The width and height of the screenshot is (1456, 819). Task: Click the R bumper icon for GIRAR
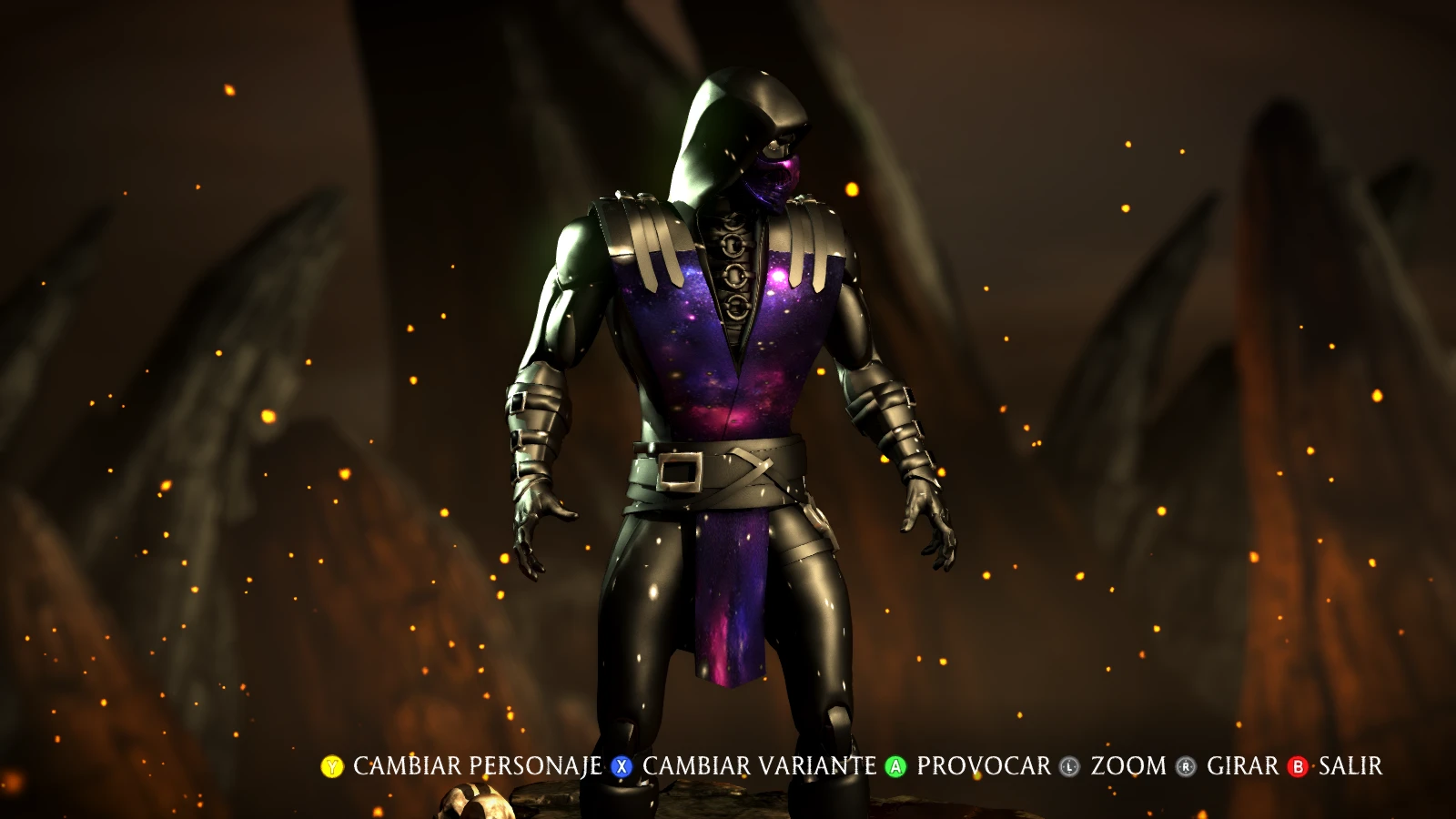[1186, 767]
